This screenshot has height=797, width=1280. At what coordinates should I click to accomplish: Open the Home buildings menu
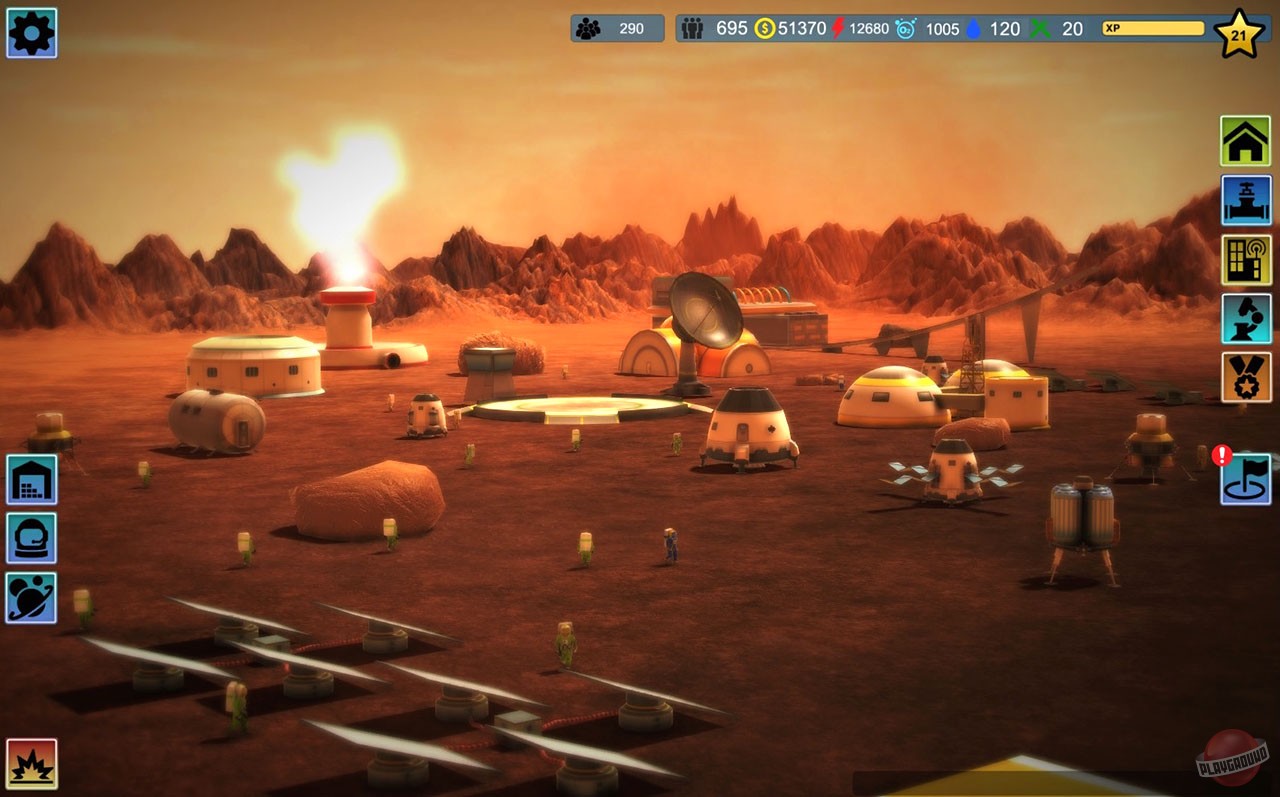pos(1244,140)
